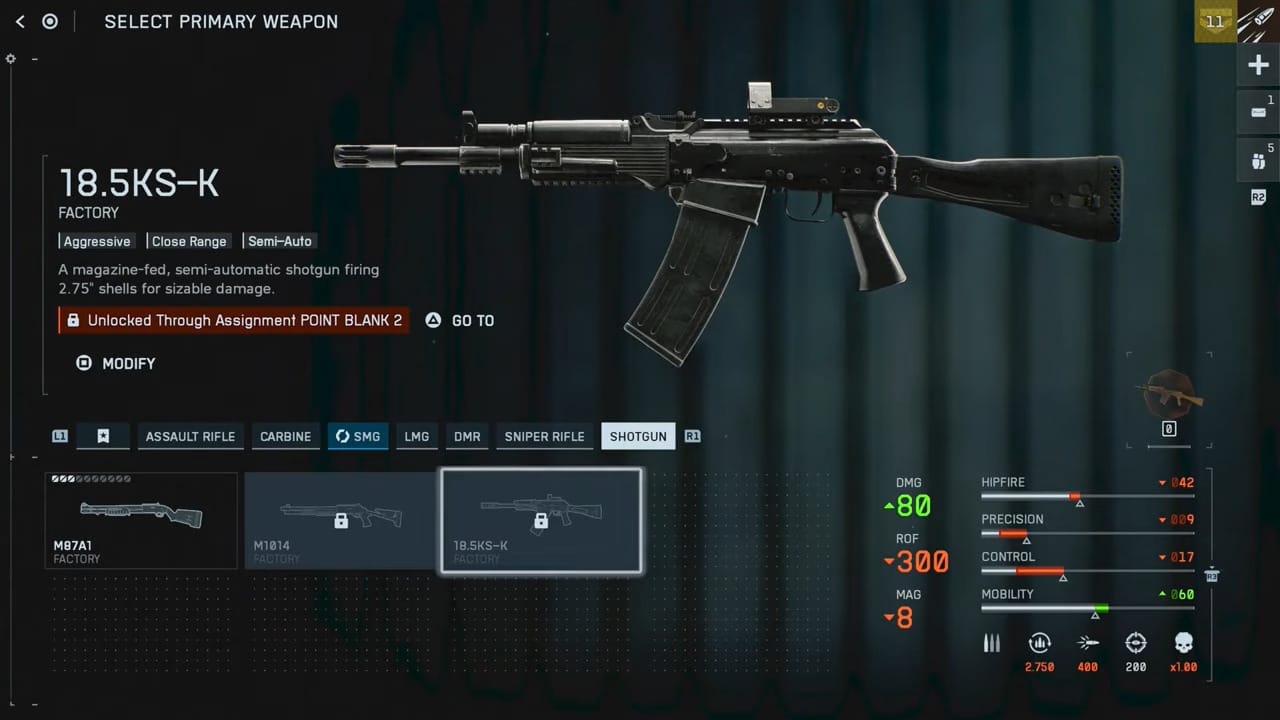Open the Carbine weapon category
This screenshot has height=720, width=1280.
tap(286, 436)
